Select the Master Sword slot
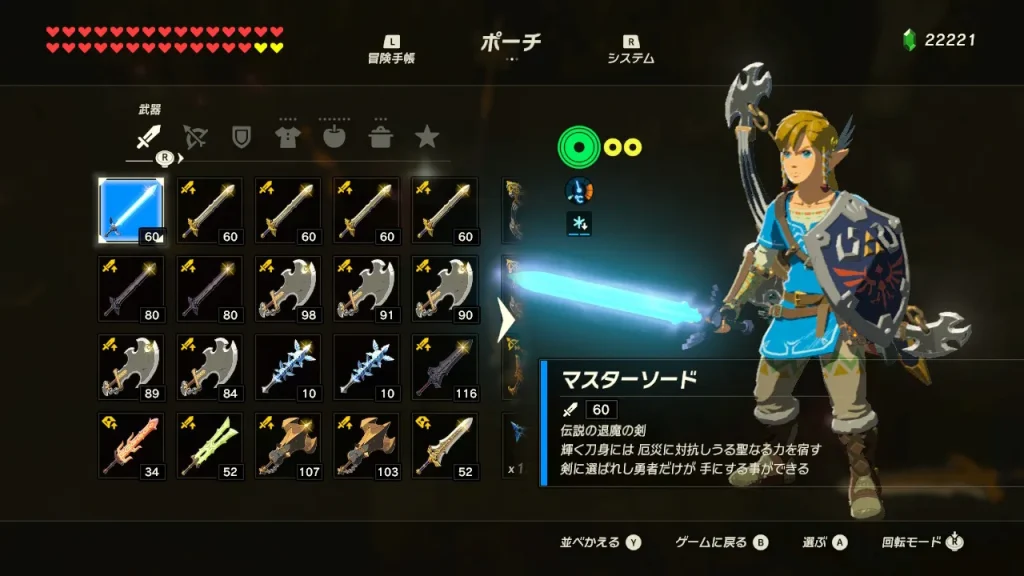 coord(131,211)
